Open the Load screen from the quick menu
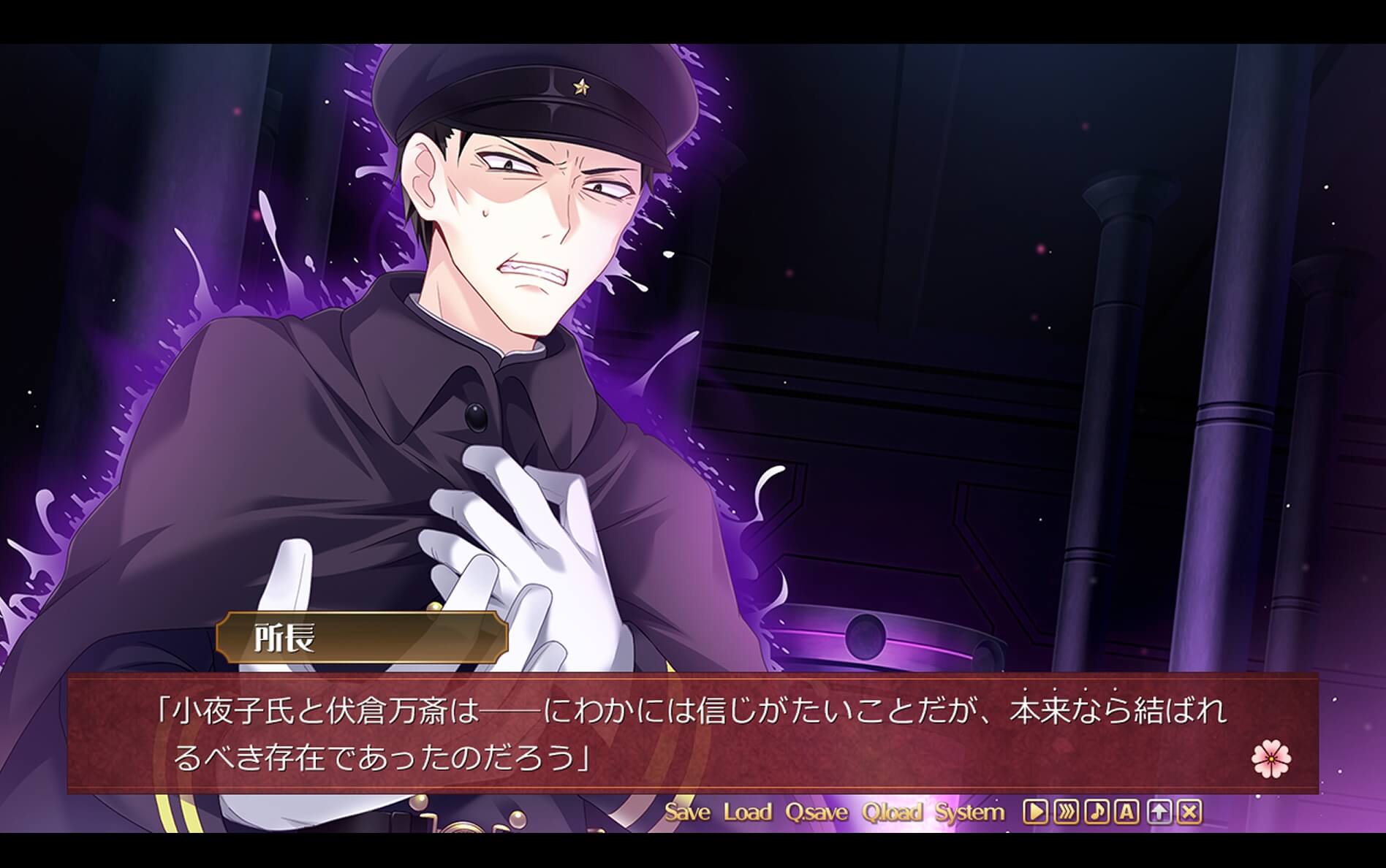 coord(747,811)
